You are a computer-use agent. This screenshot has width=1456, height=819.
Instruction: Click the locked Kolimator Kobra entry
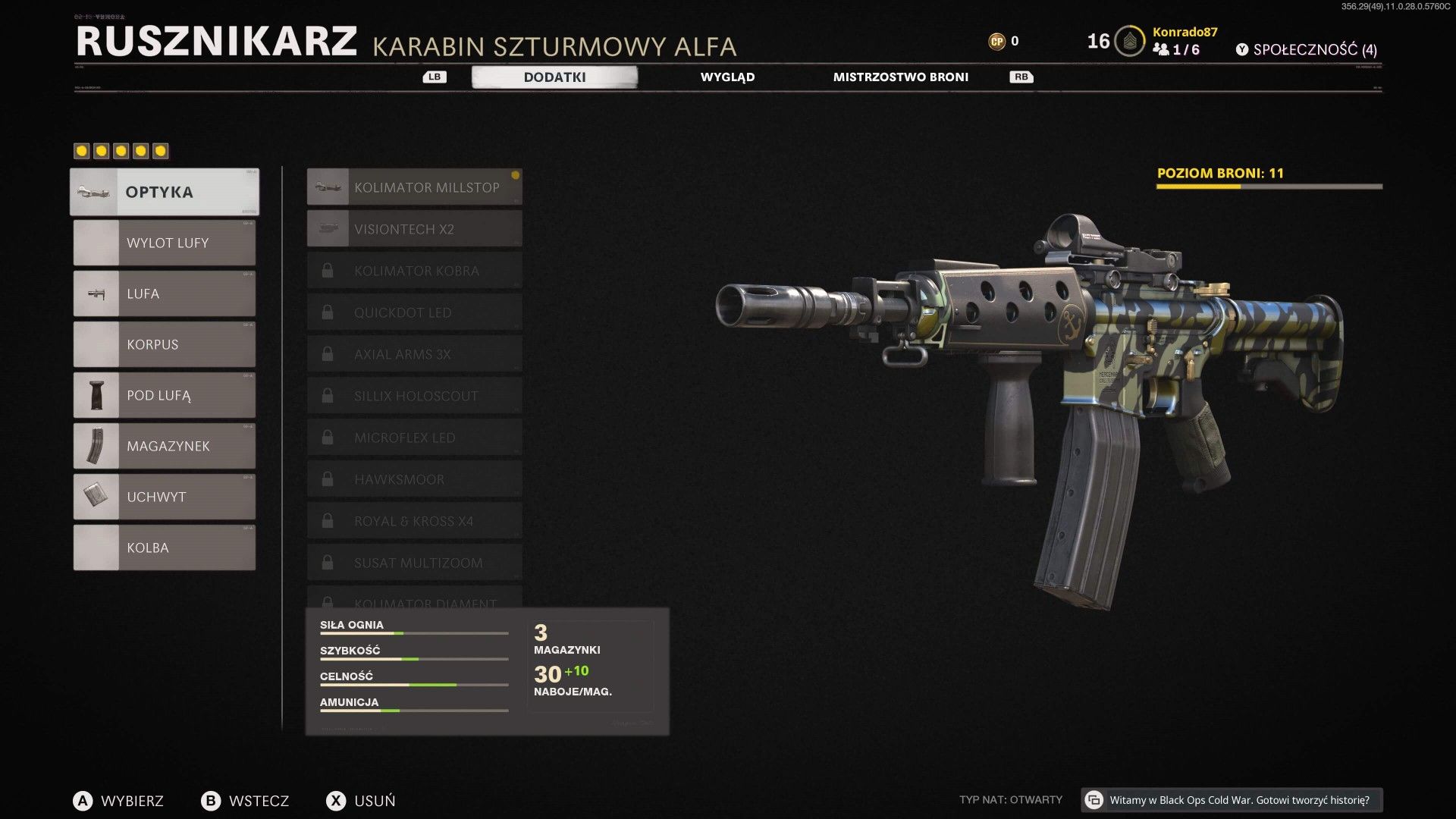coord(414,271)
